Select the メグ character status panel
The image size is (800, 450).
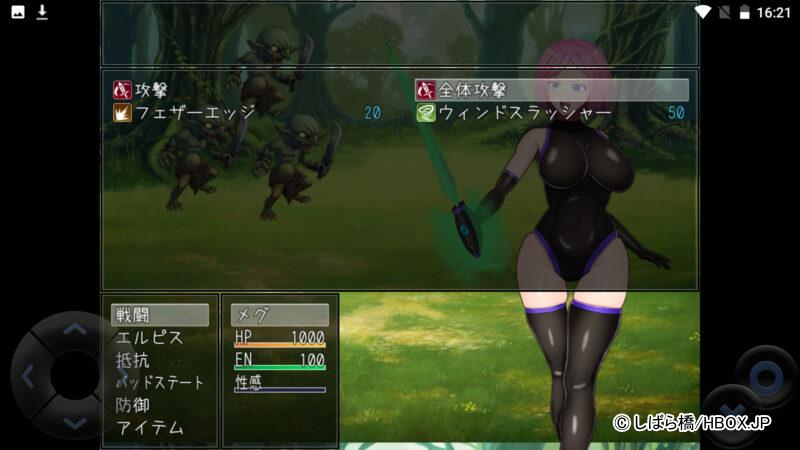[x=280, y=315]
